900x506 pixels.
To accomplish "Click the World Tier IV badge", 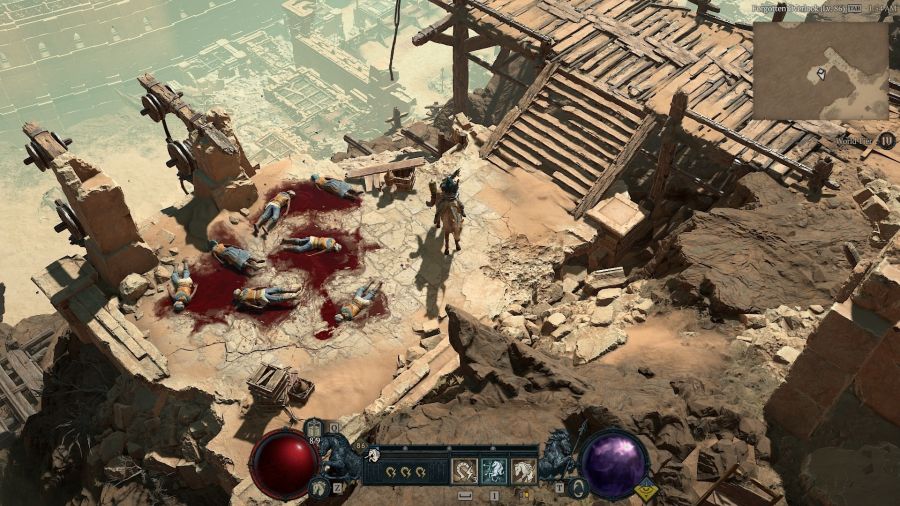I will coord(886,140).
